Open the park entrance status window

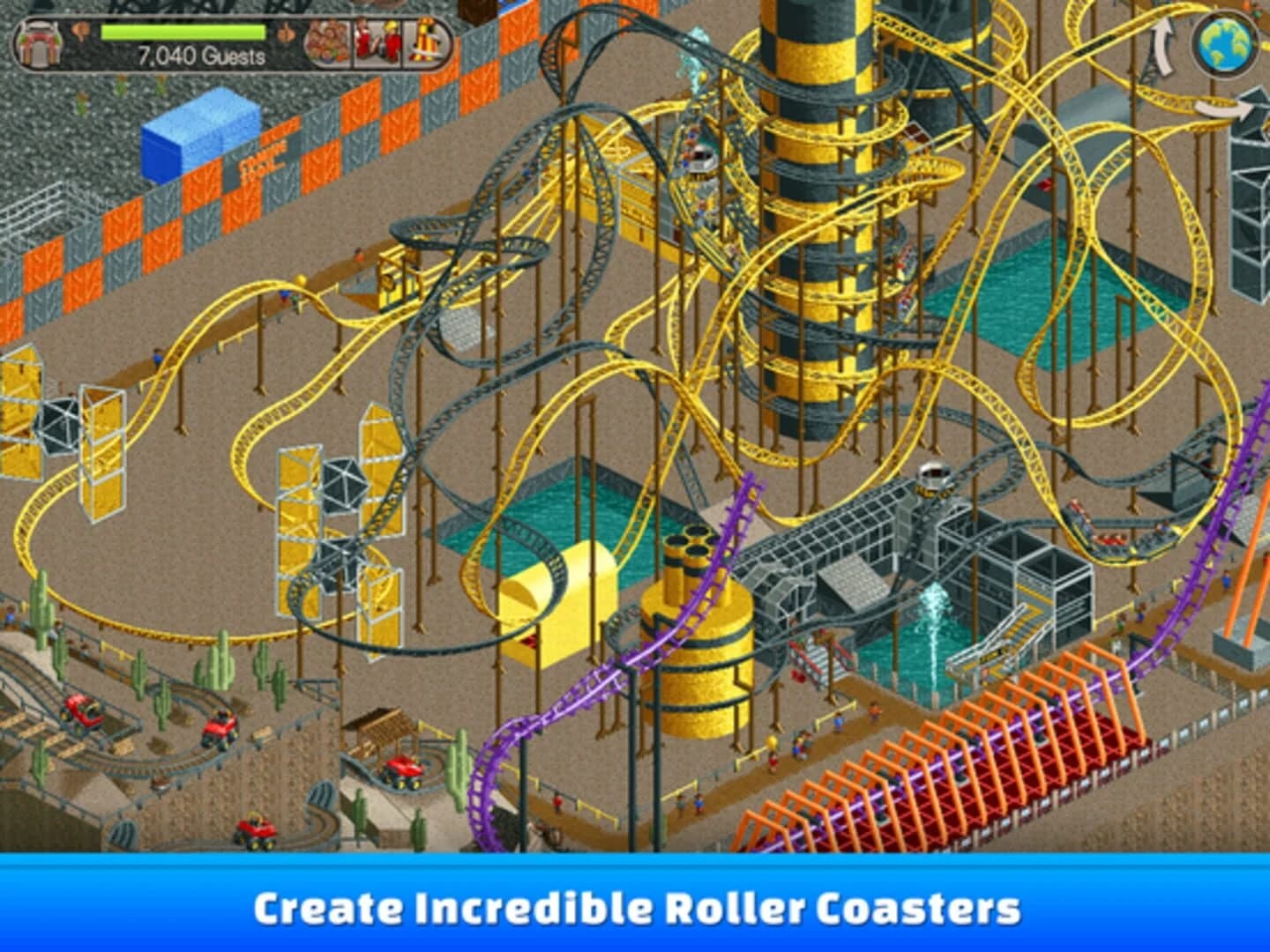(x=40, y=40)
